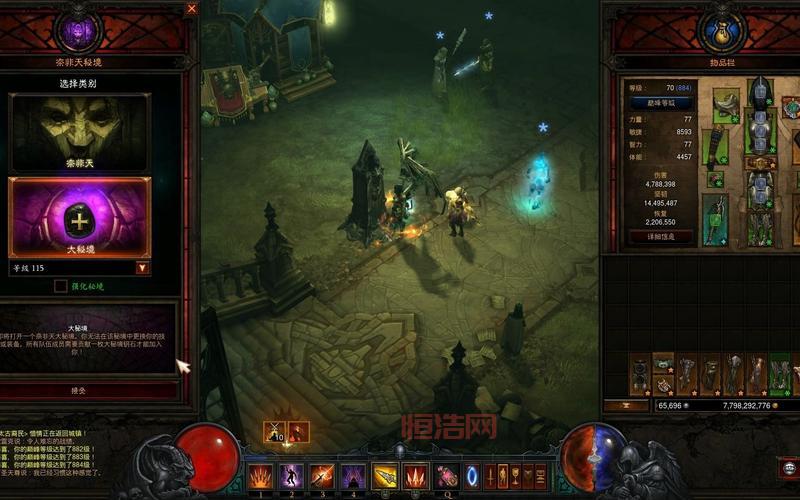800x500 pixels.
Task: Open the rift level 115 dropdown
Action: coord(143,268)
